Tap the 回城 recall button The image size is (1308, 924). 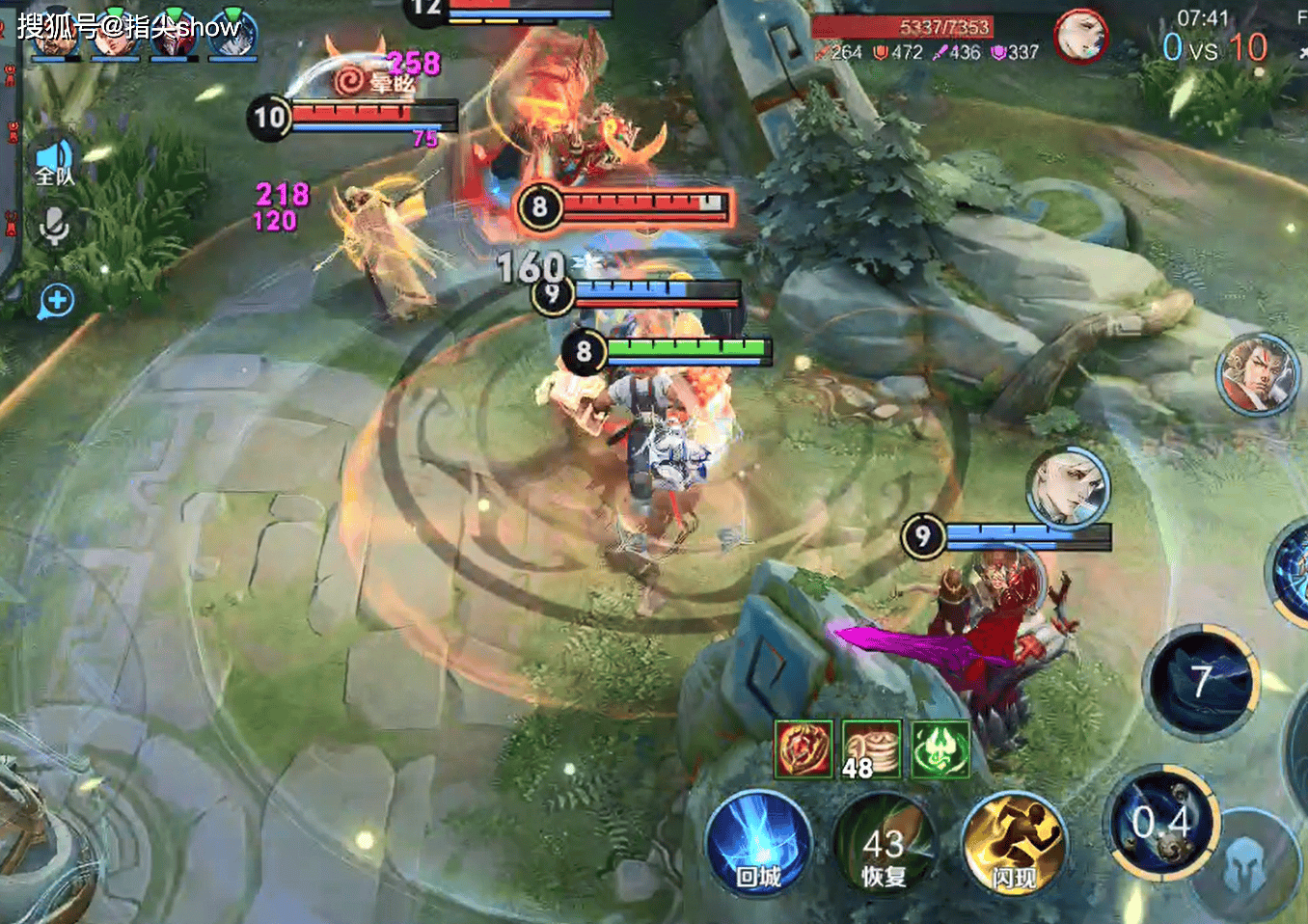click(758, 845)
